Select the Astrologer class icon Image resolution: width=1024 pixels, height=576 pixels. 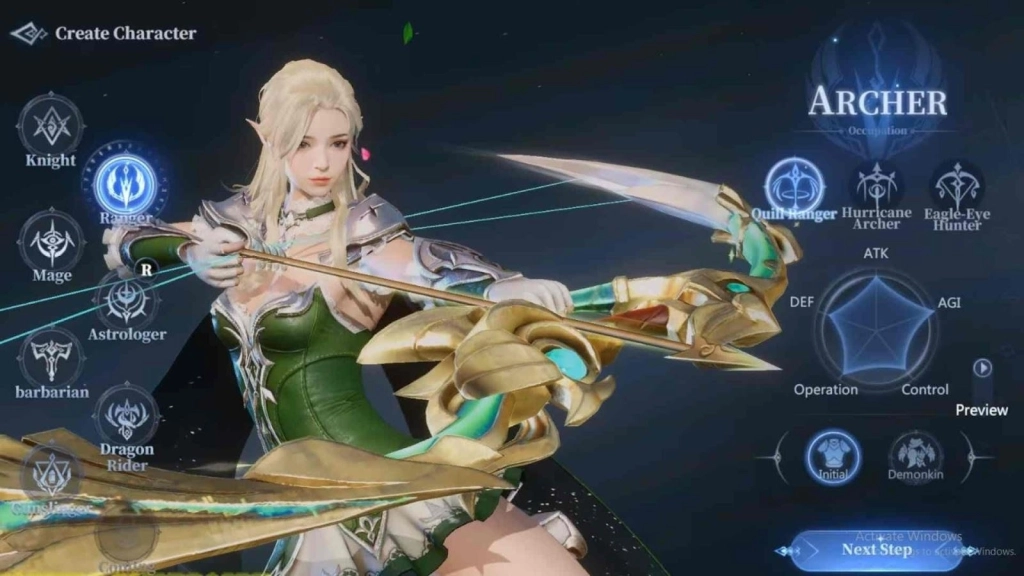127,300
